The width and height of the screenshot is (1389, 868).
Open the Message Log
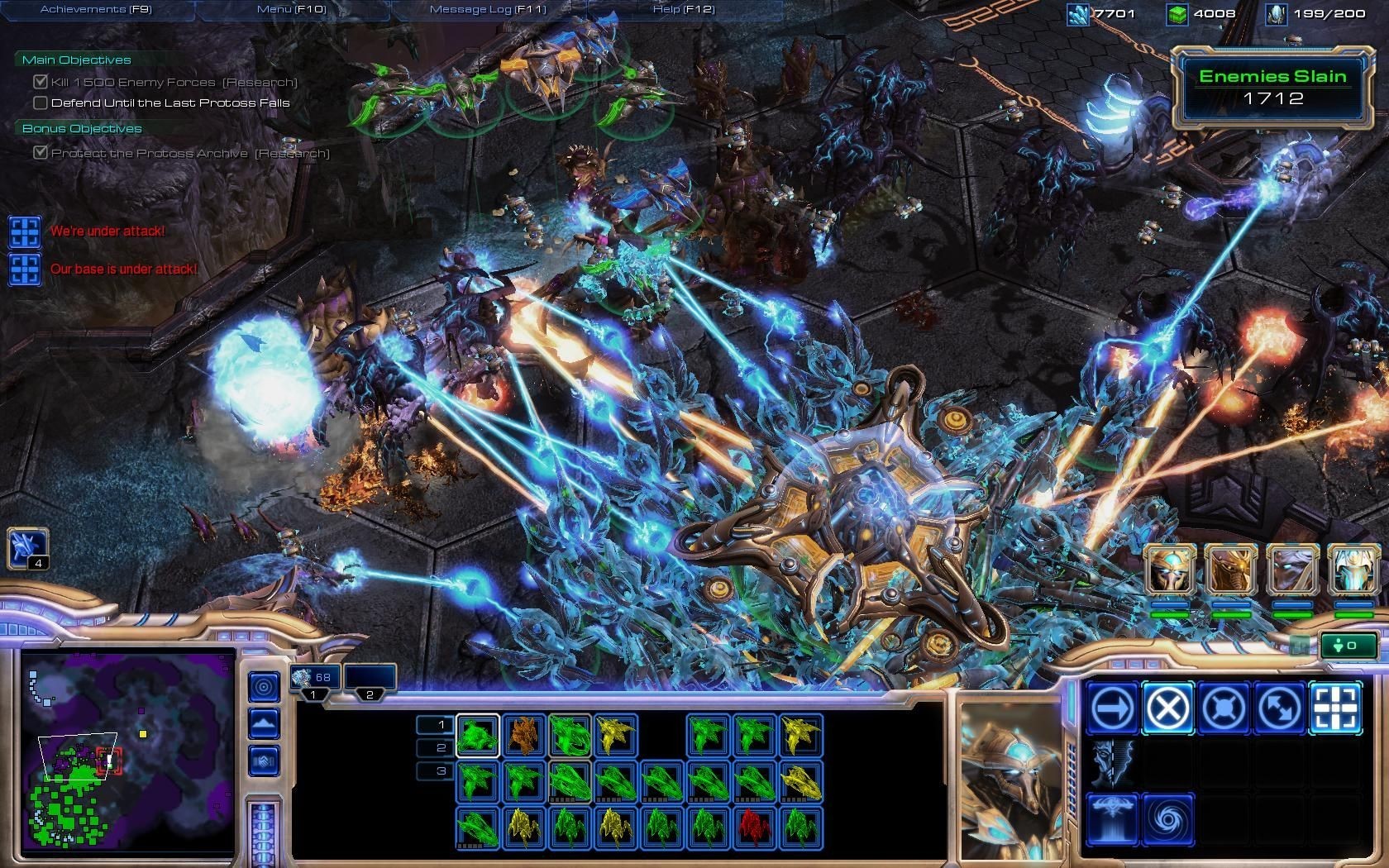489,9
